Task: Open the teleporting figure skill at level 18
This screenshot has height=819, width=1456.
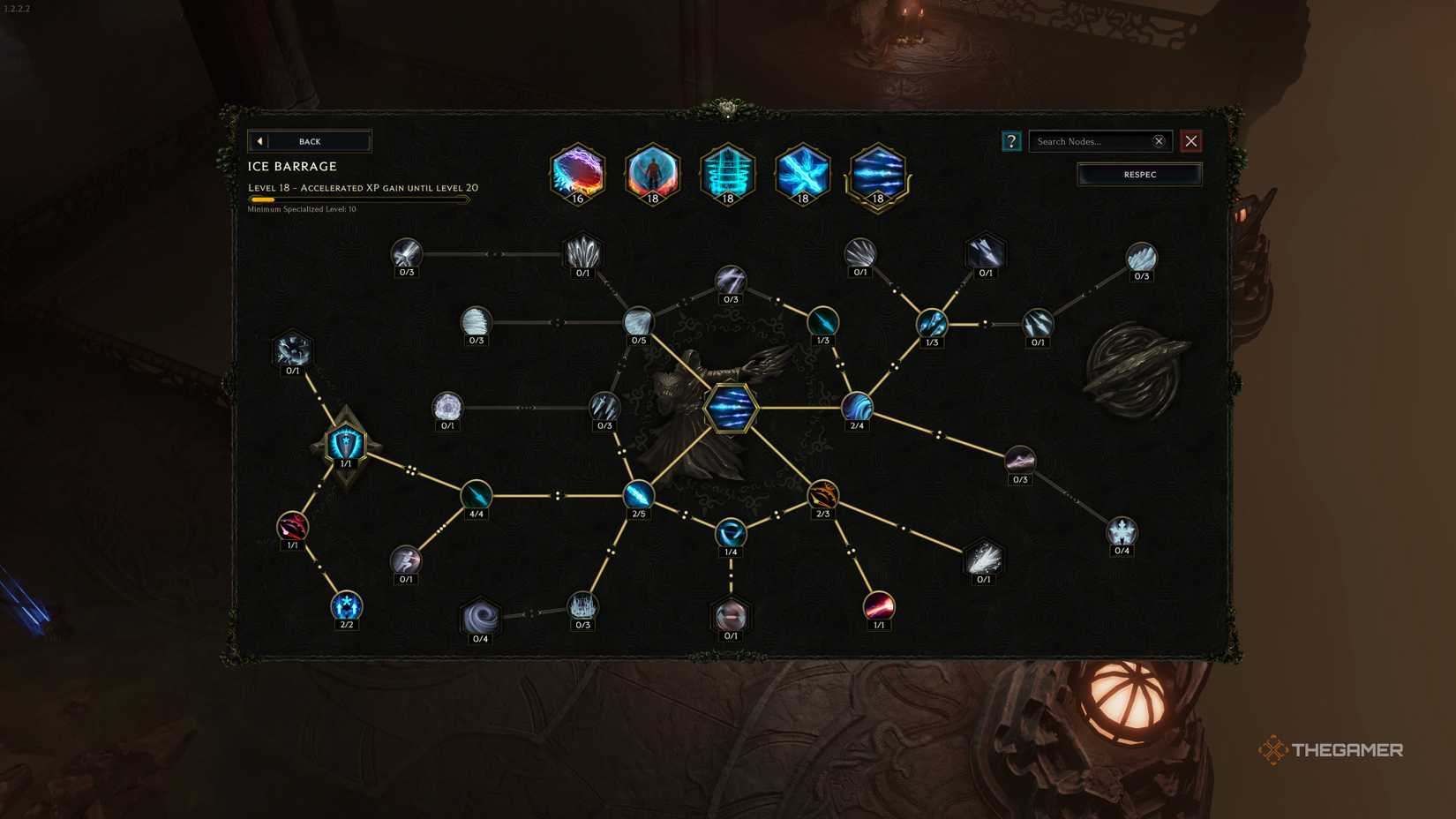Action: (x=652, y=174)
